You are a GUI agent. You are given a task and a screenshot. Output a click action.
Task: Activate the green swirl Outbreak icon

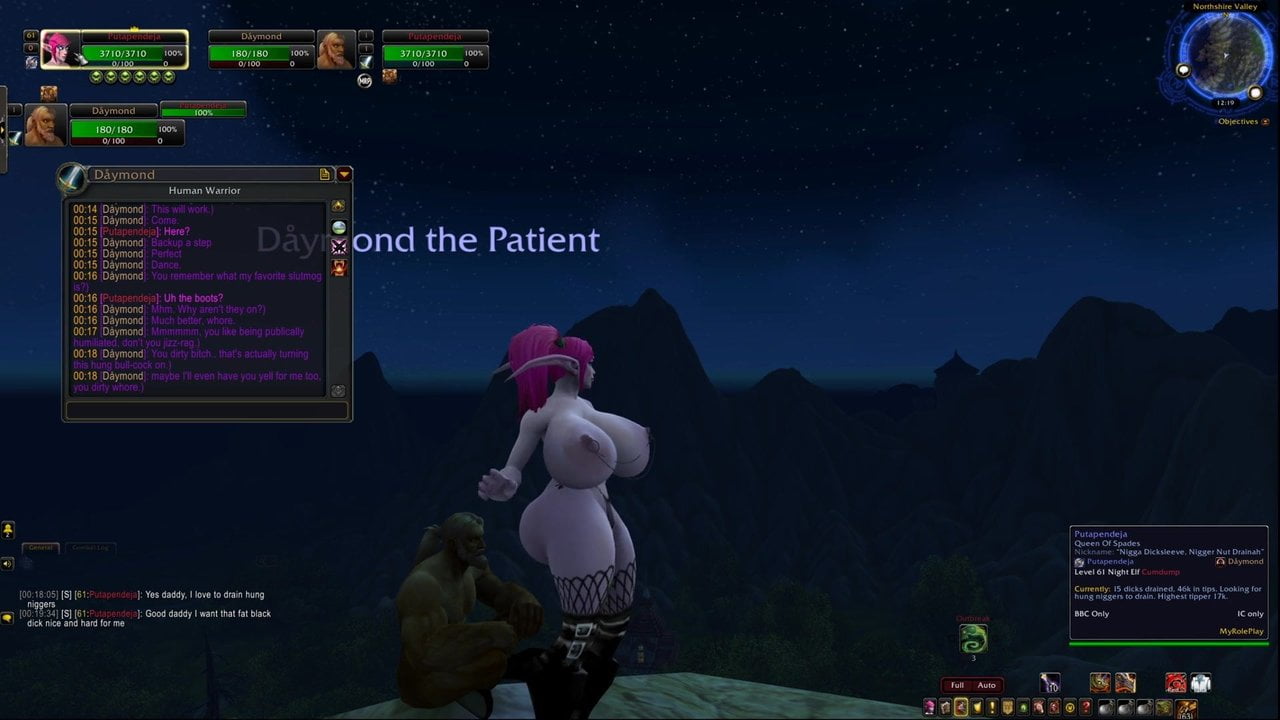[973, 638]
